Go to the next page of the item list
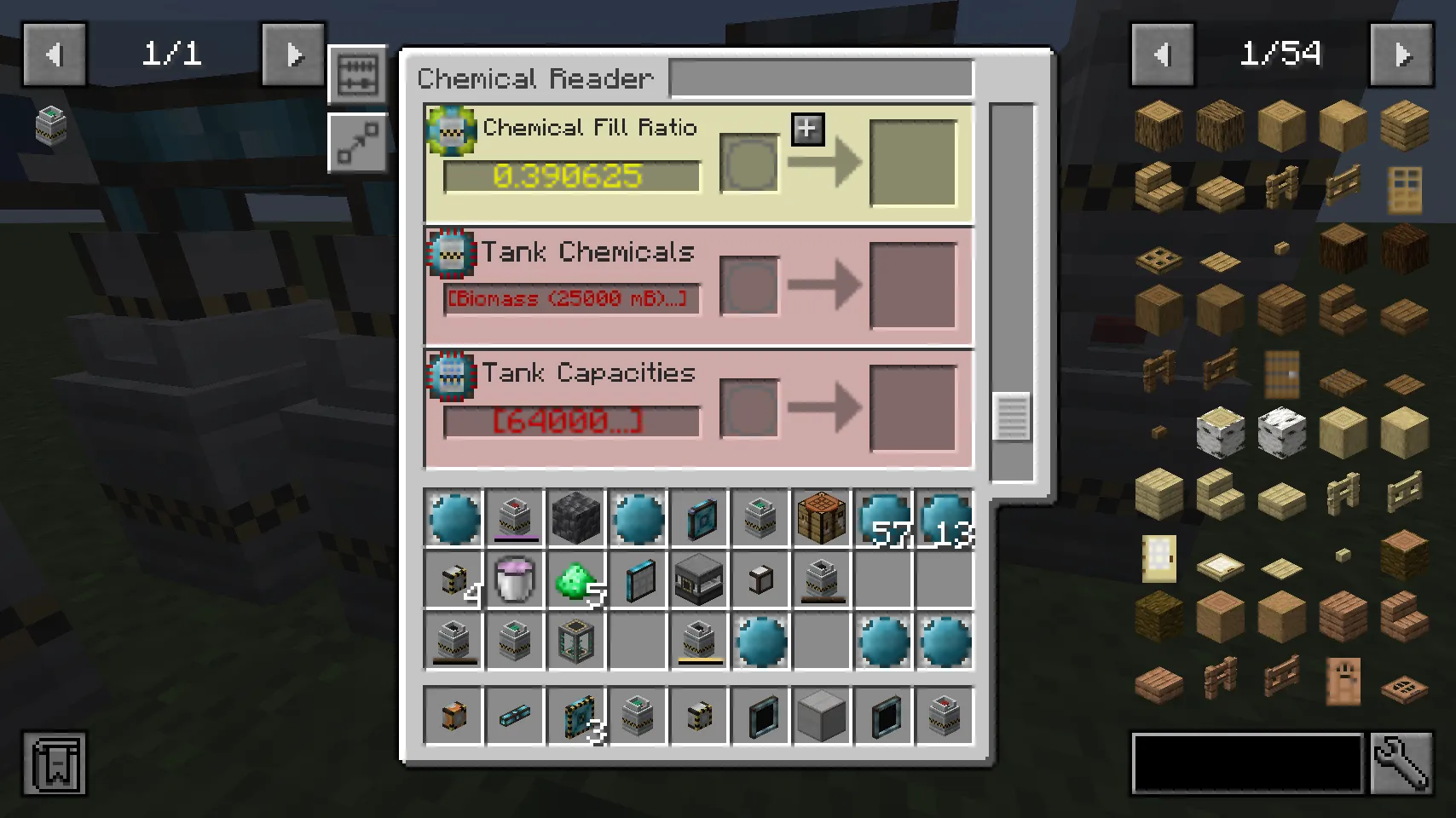The width and height of the screenshot is (1456, 818). (x=1401, y=54)
